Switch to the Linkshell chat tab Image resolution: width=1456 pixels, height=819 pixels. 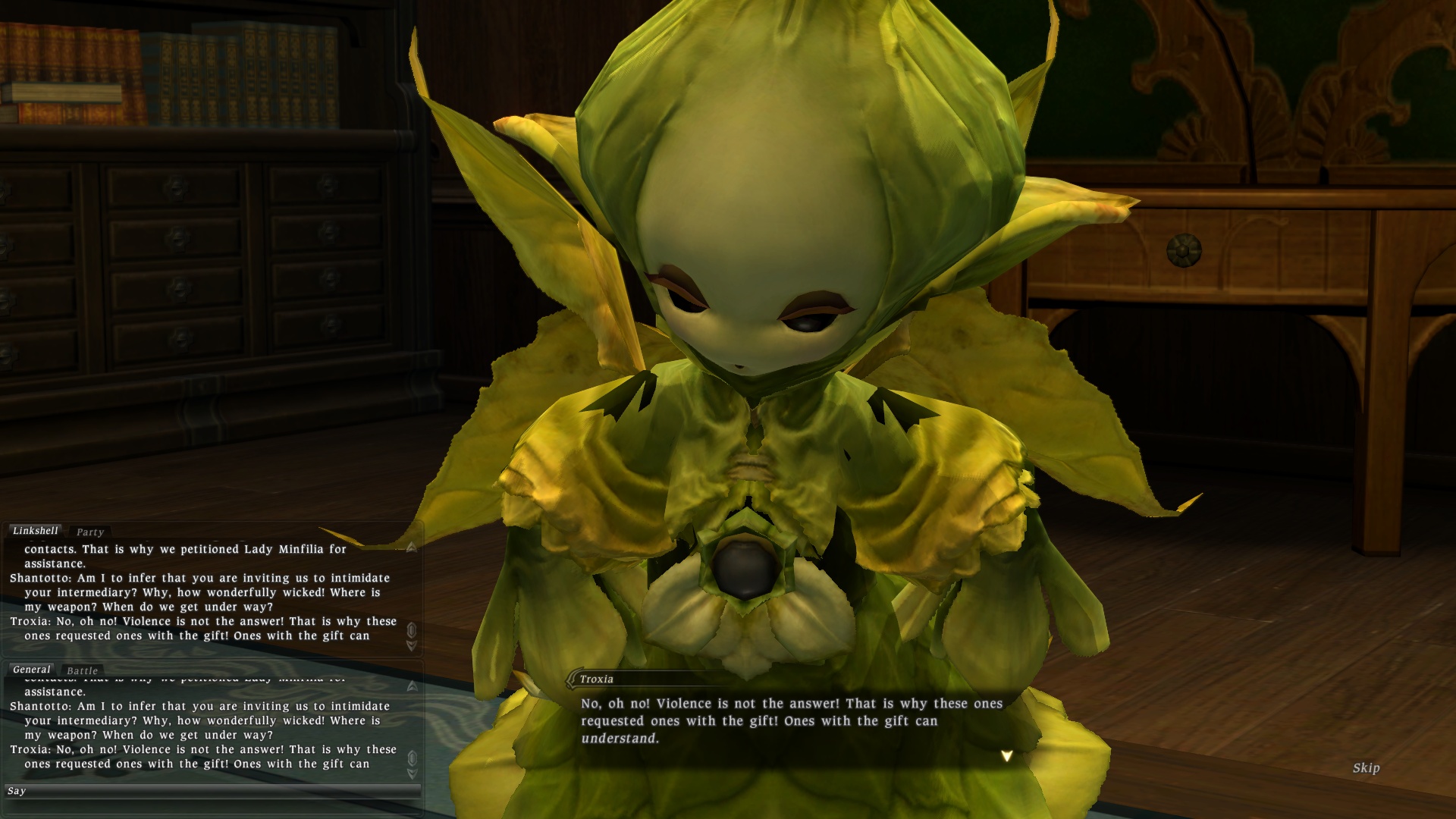[36, 531]
